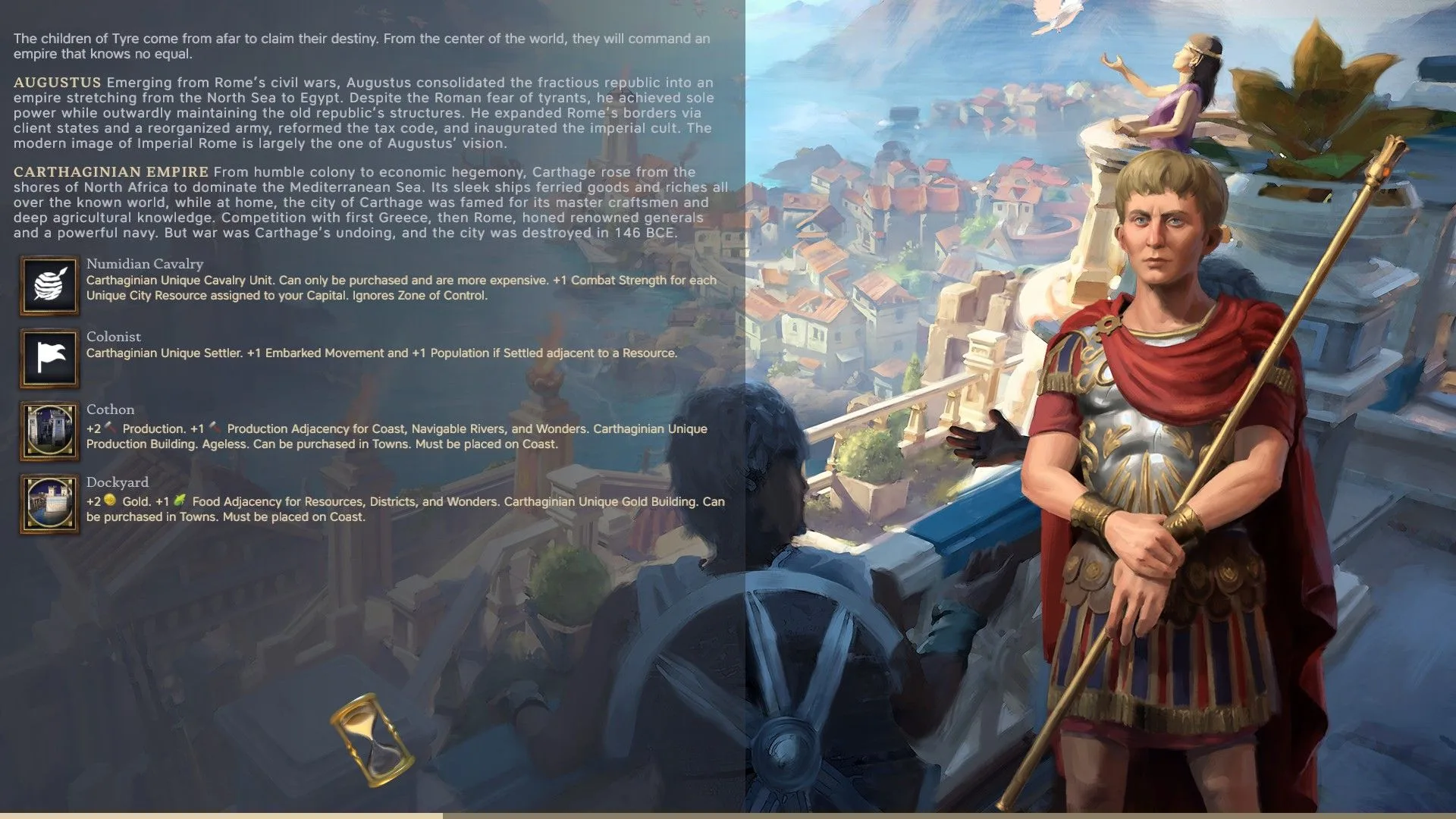This screenshot has height=819, width=1456.
Task: Click the Dockyard name label
Action: pos(118,482)
